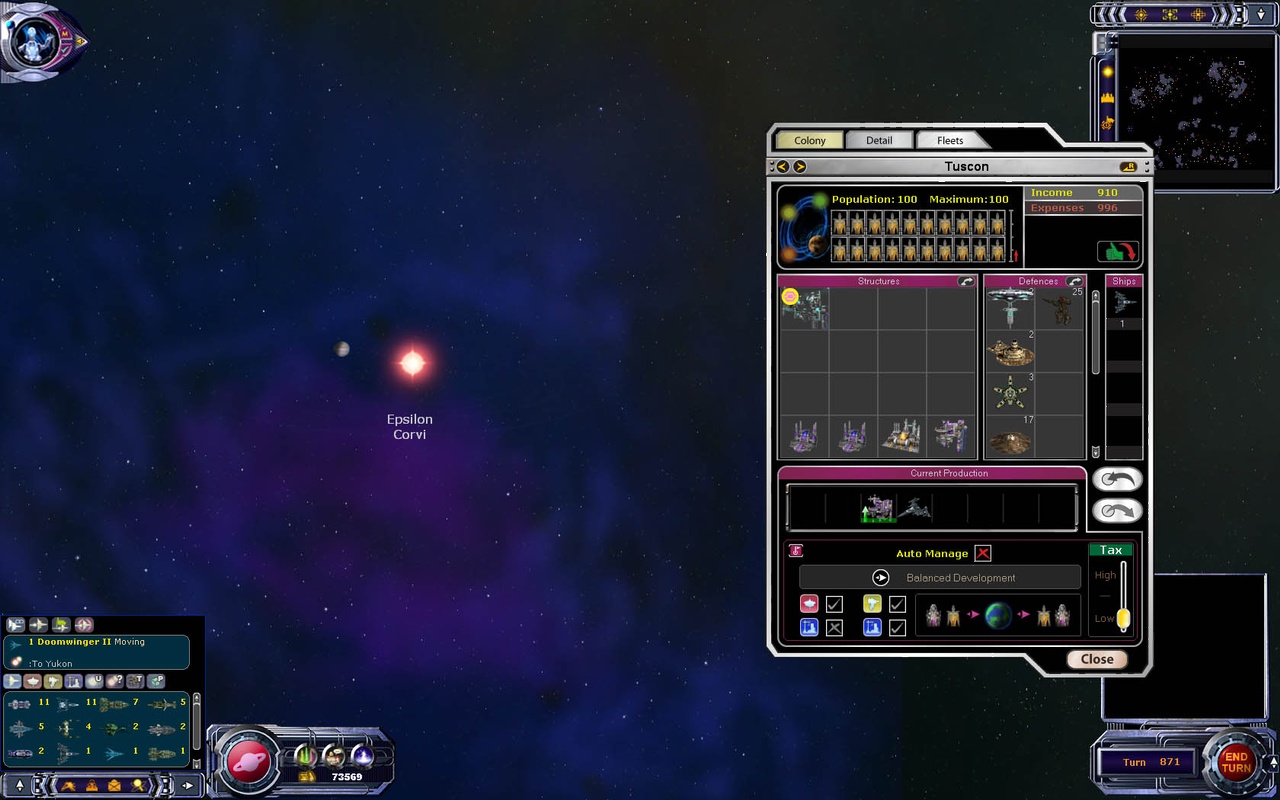This screenshot has width=1280, height=800.
Task: Go to the previous colony arrow
Action: [x=783, y=167]
